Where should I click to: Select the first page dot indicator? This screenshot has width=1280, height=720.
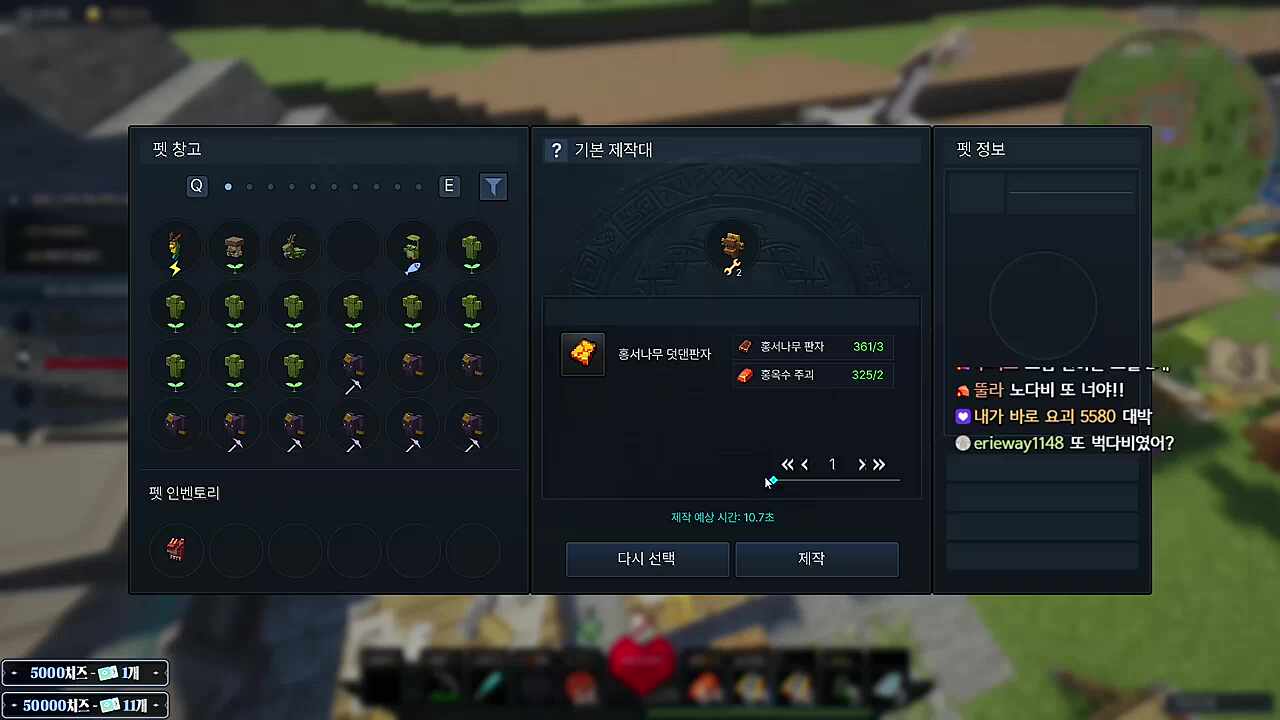pyautogui.click(x=228, y=186)
